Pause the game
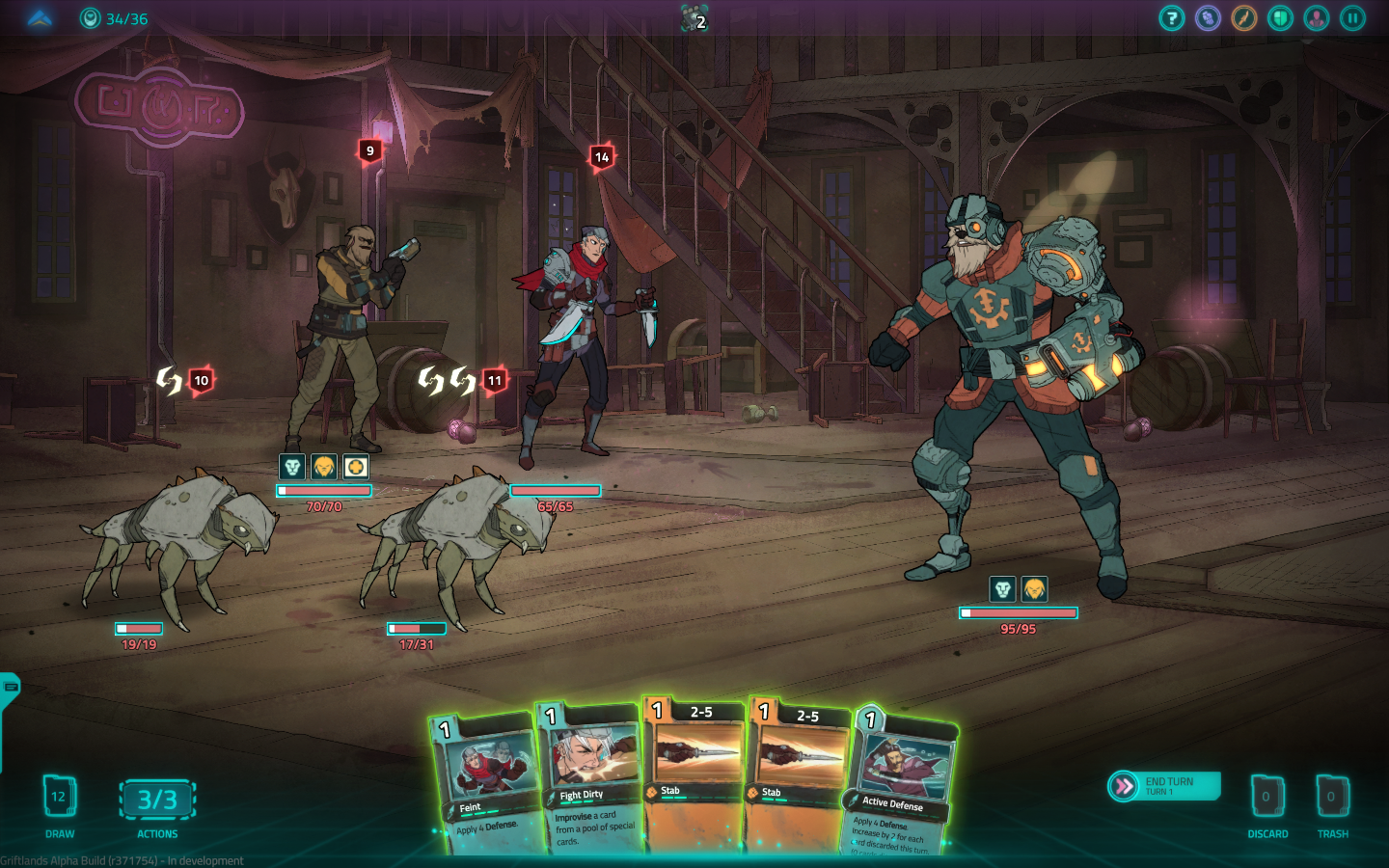 [1352, 18]
